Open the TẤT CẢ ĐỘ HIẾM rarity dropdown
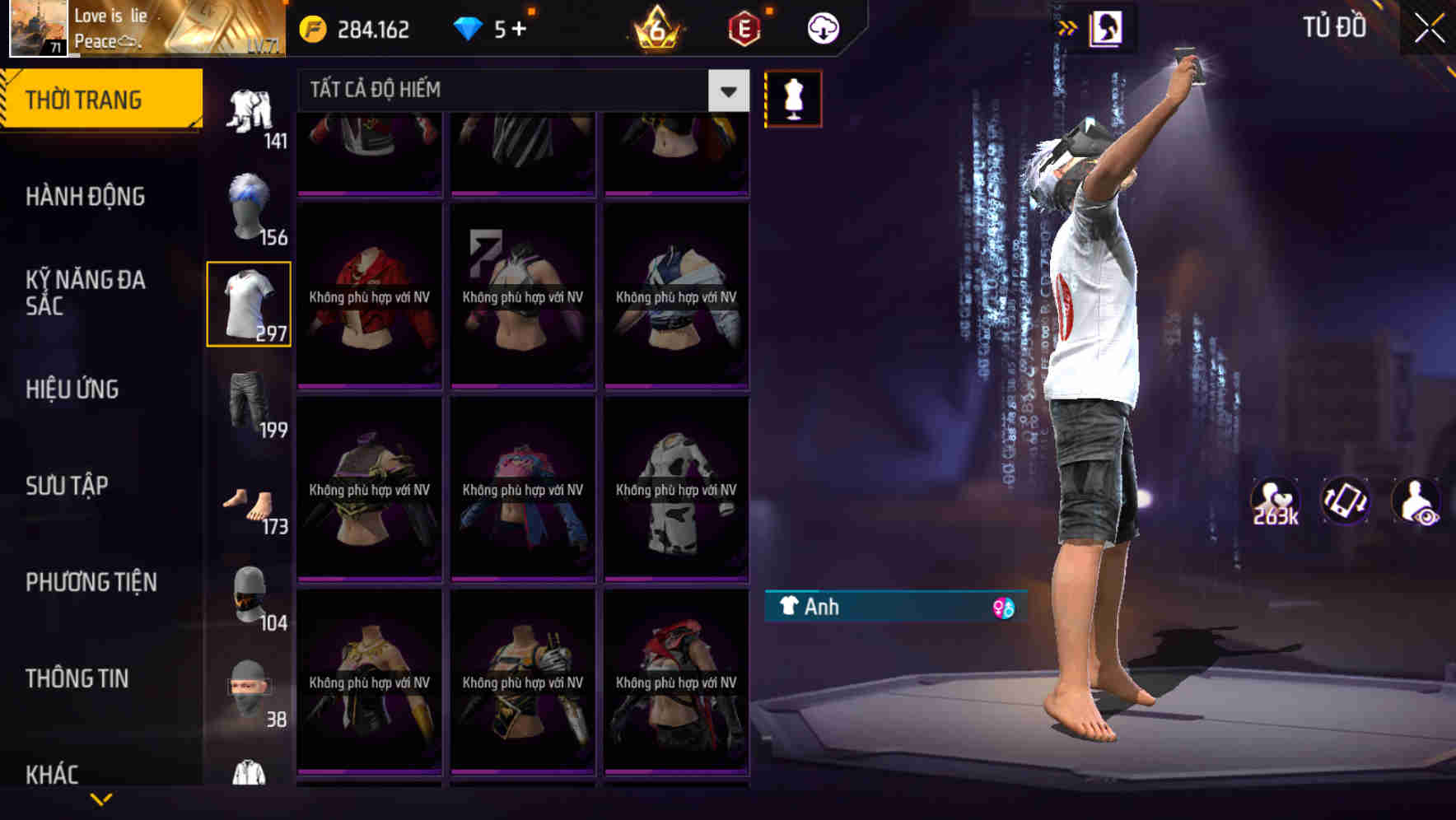This screenshot has height=820, width=1456. [x=726, y=91]
